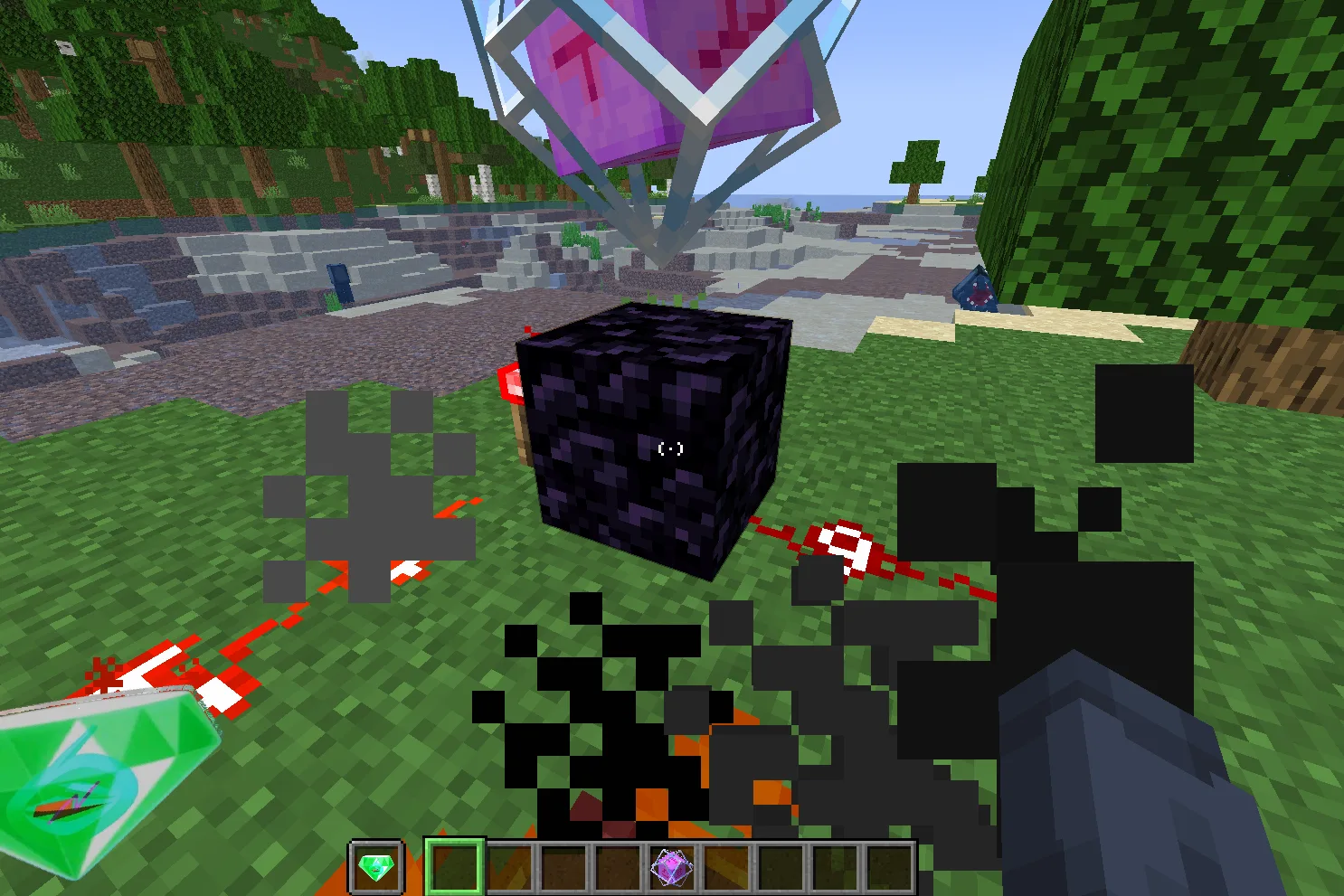Click the green-highlighted selected hotbar slot
This screenshot has height=896, width=1344.
(454, 868)
